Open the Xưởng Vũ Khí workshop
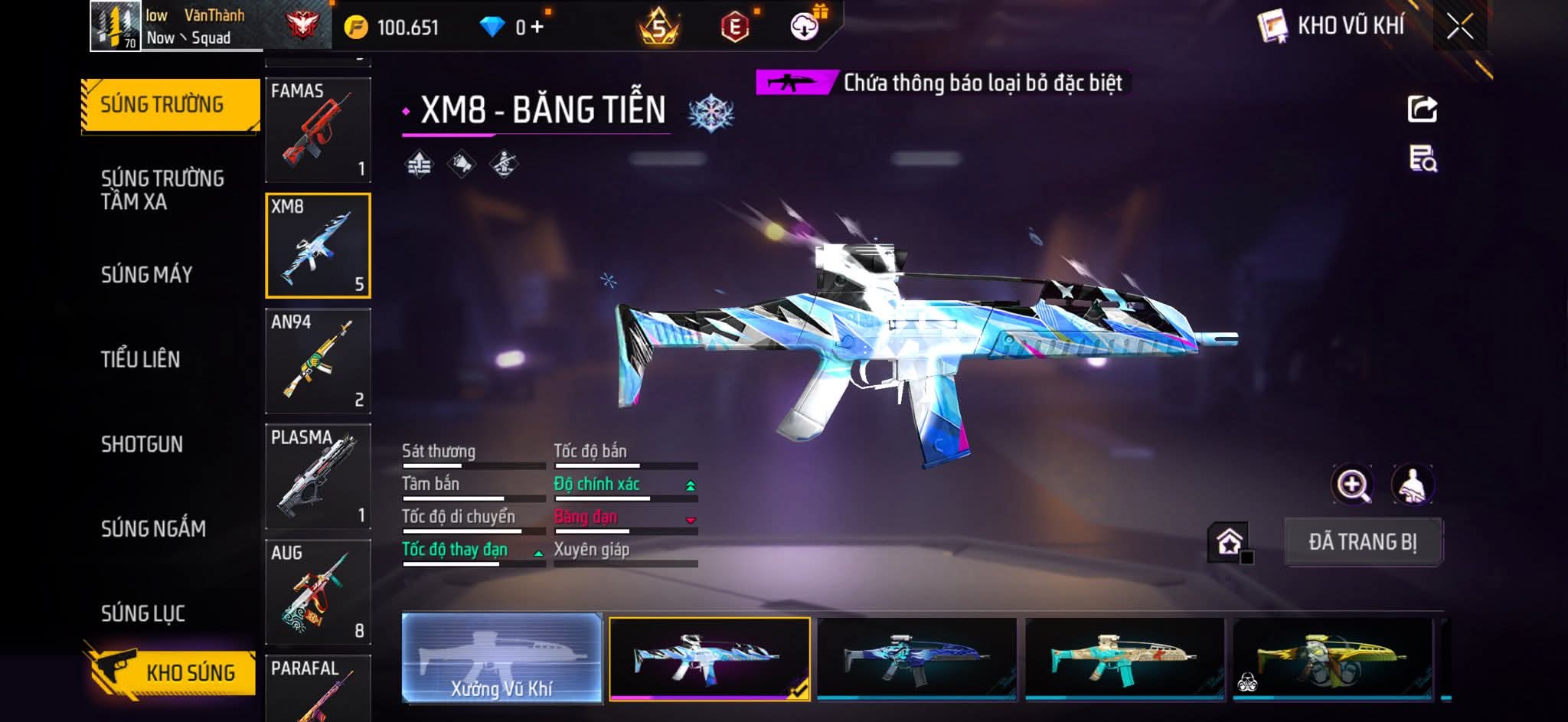Screen dimensions: 1568x722 tap(501, 658)
